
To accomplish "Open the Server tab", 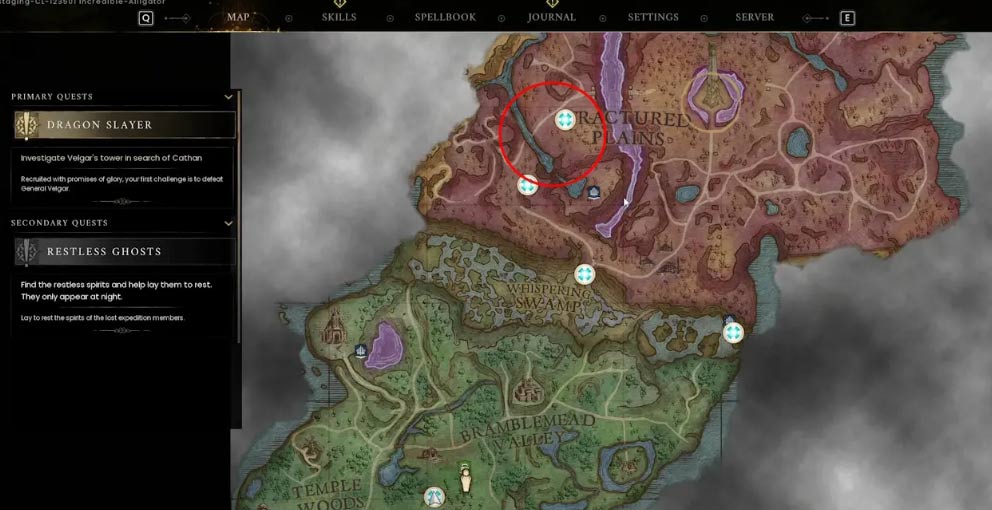I will (x=754, y=17).
